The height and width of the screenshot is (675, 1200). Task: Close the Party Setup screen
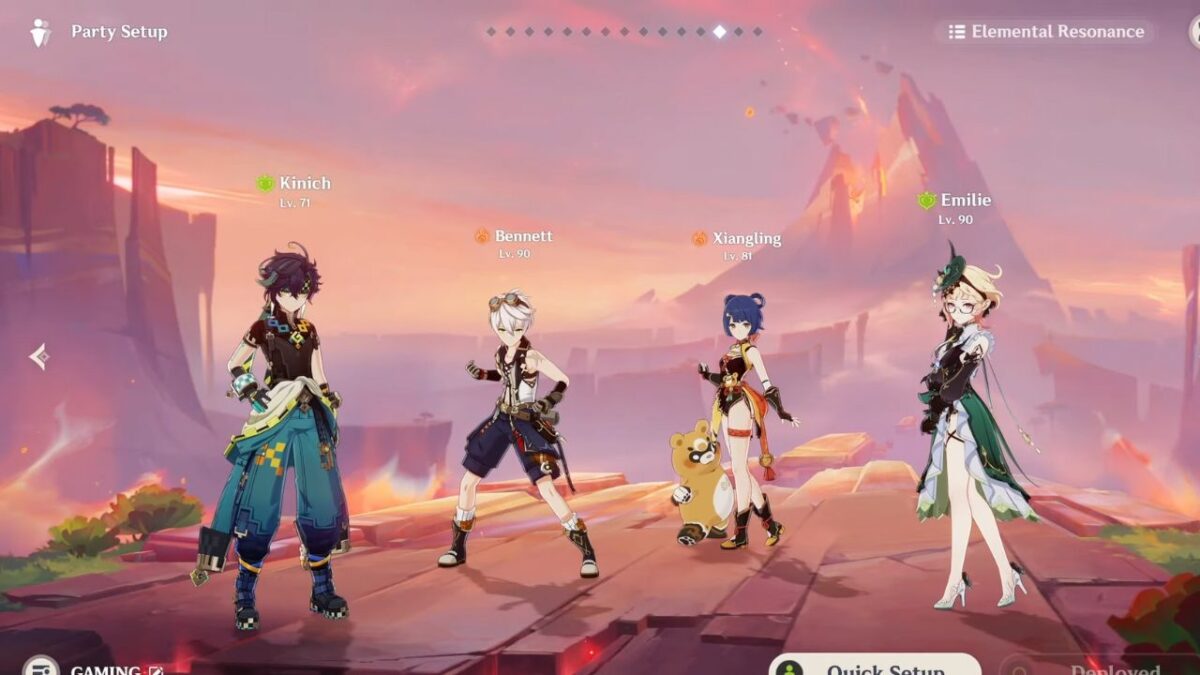point(1194,32)
